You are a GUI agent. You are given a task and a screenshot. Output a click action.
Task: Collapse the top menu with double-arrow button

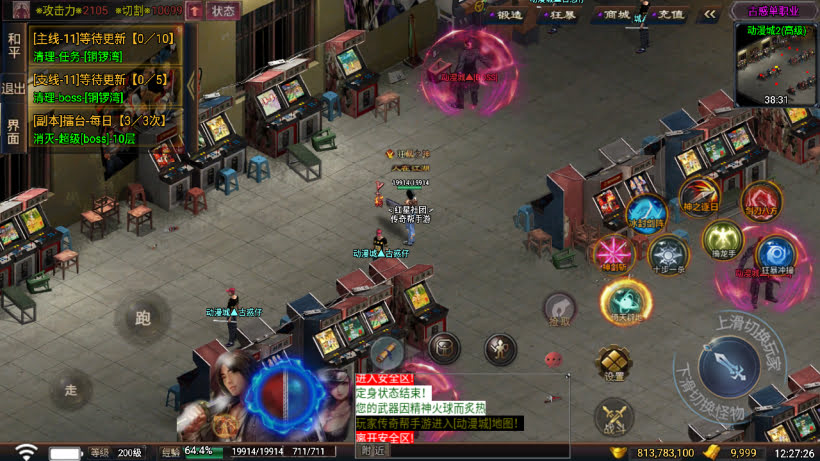coord(710,14)
